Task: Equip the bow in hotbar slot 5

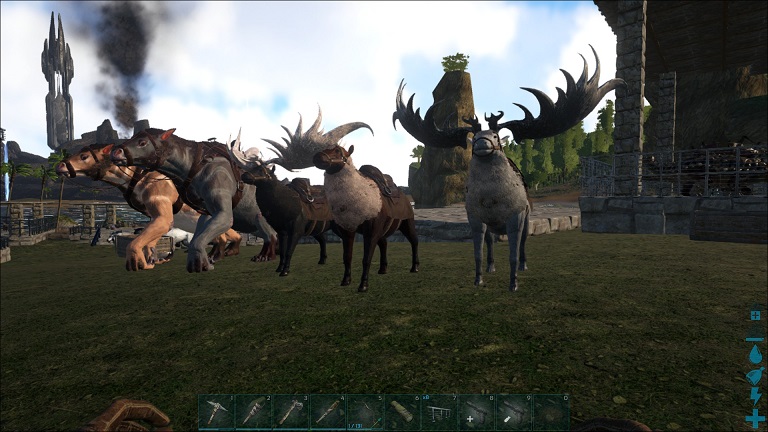Action: pos(364,412)
